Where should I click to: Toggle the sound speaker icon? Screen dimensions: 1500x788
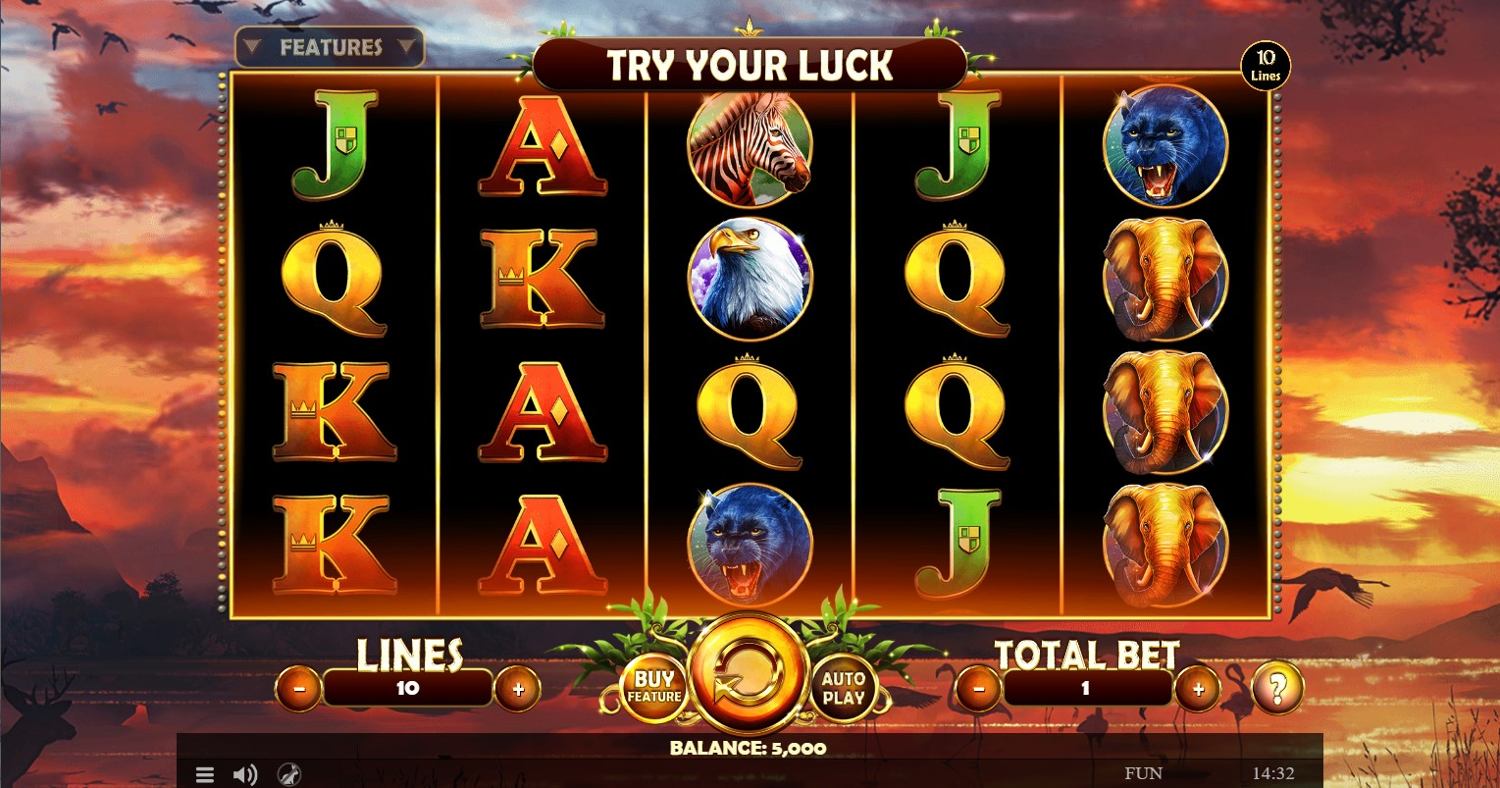(245, 774)
